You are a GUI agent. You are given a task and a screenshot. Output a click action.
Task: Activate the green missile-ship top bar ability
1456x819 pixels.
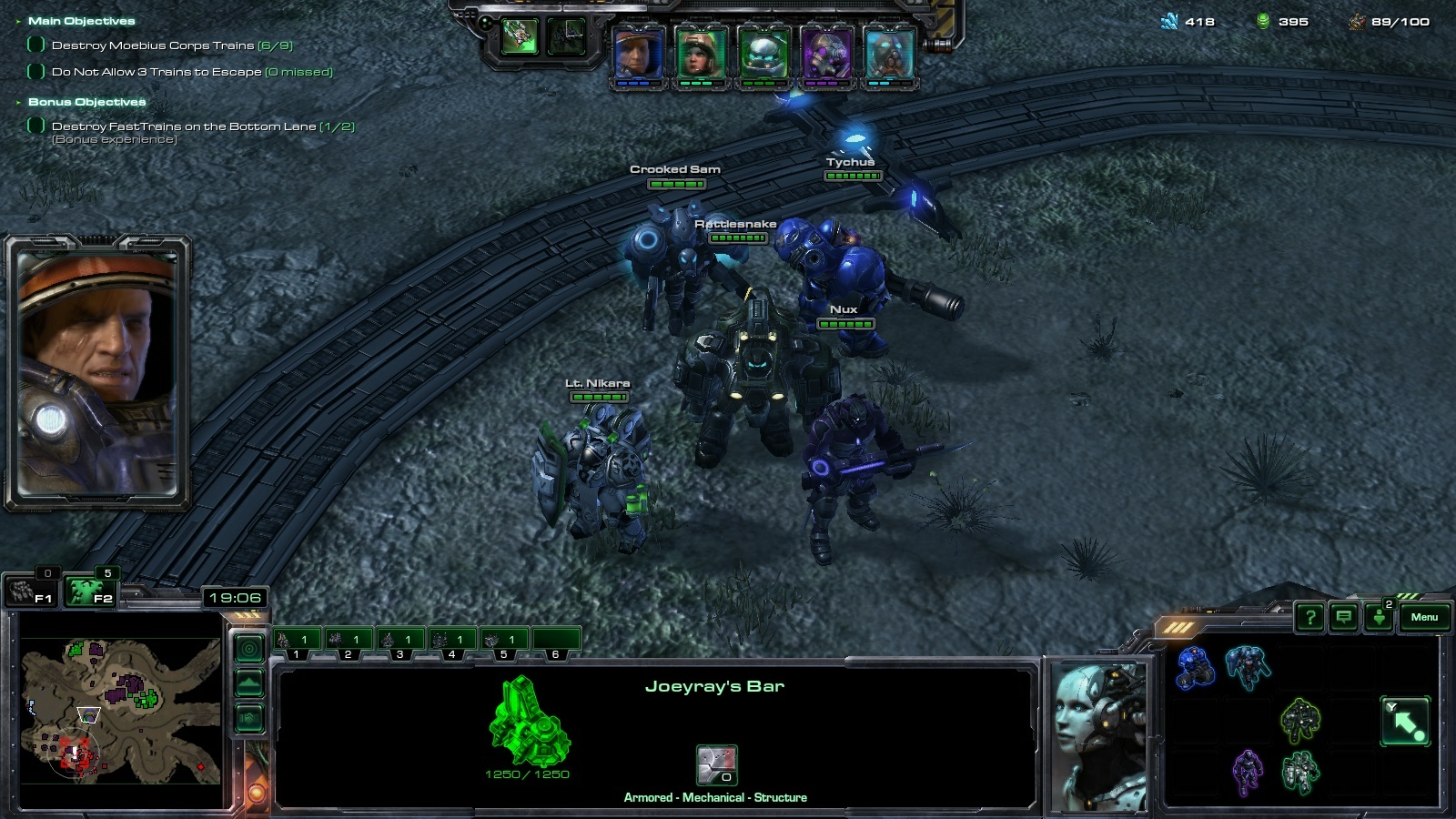[x=520, y=36]
